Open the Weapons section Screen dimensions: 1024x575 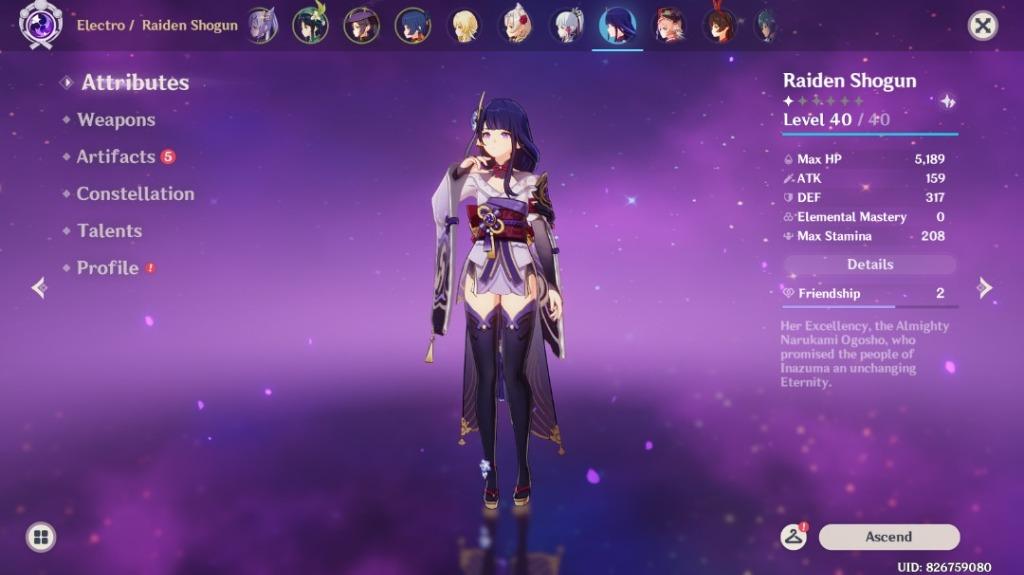click(x=116, y=120)
